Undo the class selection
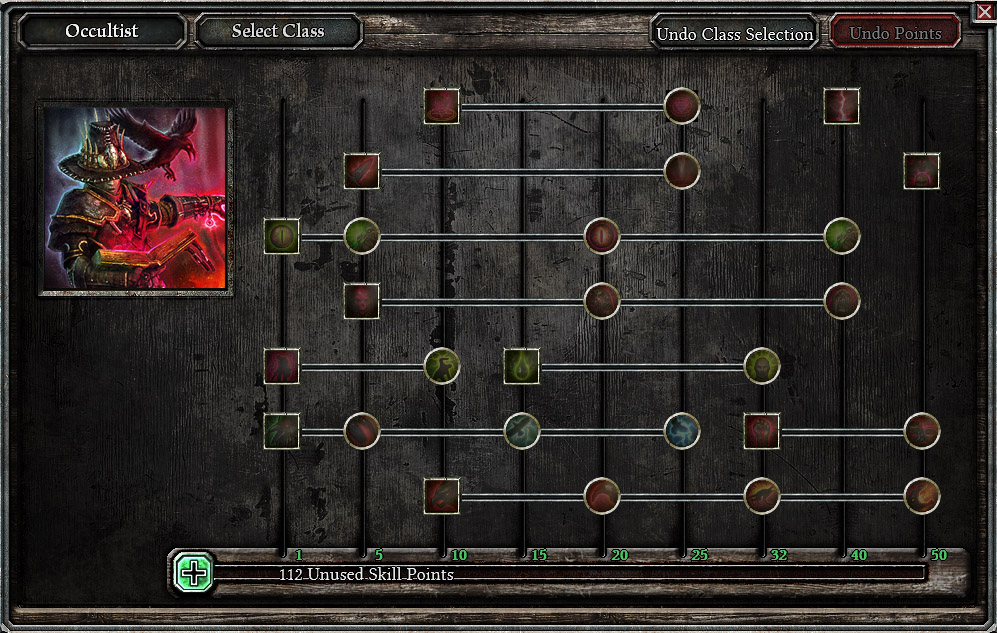 734,33
